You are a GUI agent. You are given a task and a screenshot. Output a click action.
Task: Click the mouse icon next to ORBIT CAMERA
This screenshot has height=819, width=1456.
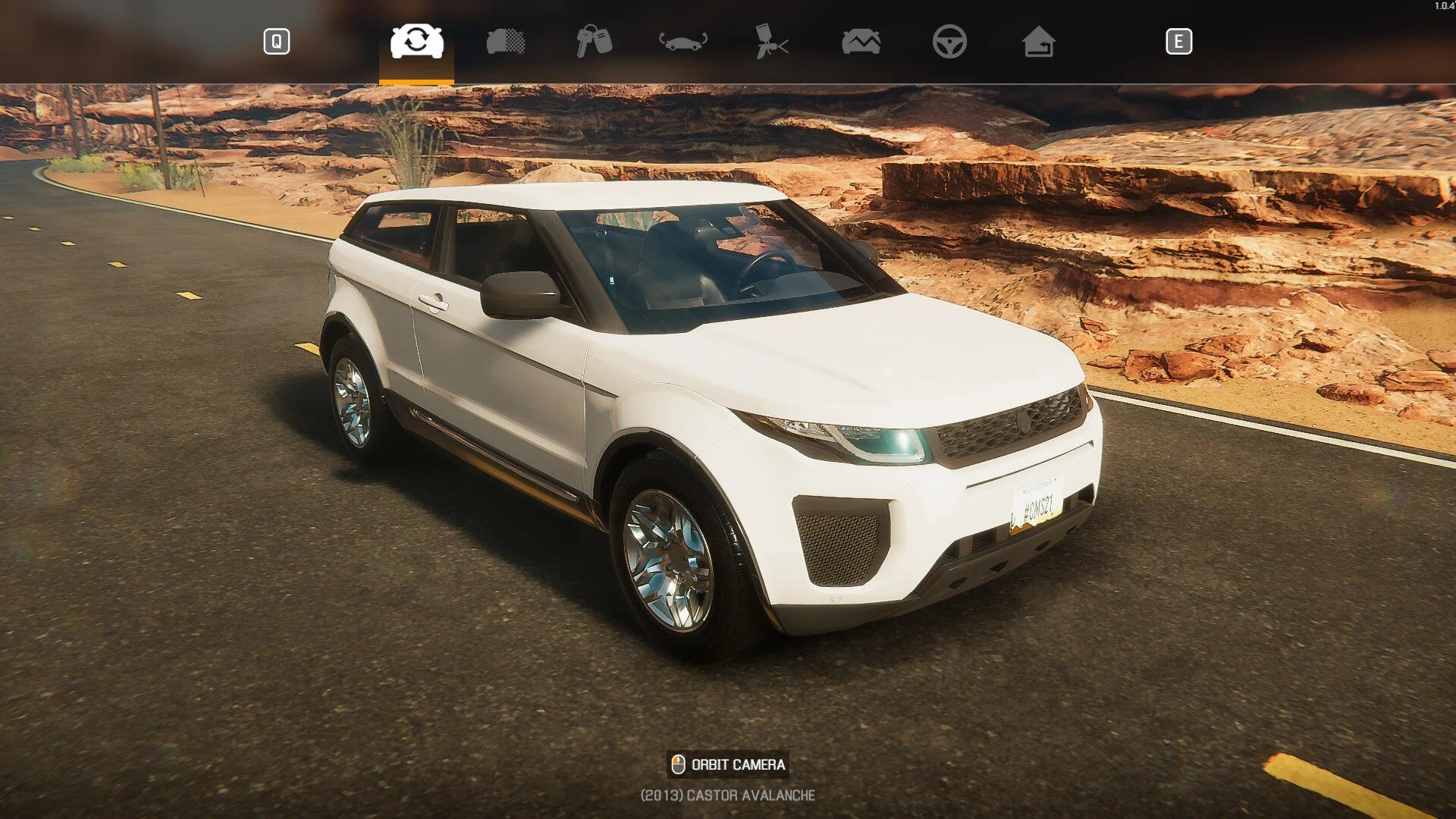coord(677,764)
